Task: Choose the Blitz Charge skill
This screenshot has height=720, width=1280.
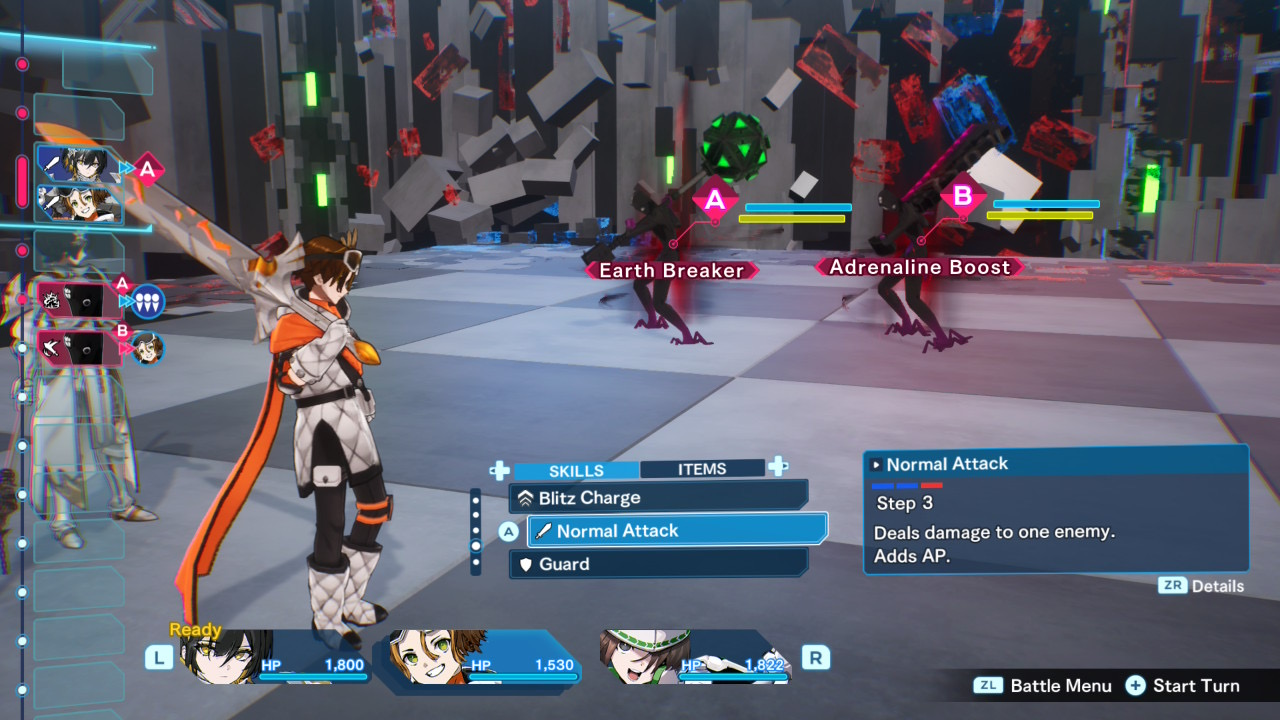Action: click(x=658, y=497)
